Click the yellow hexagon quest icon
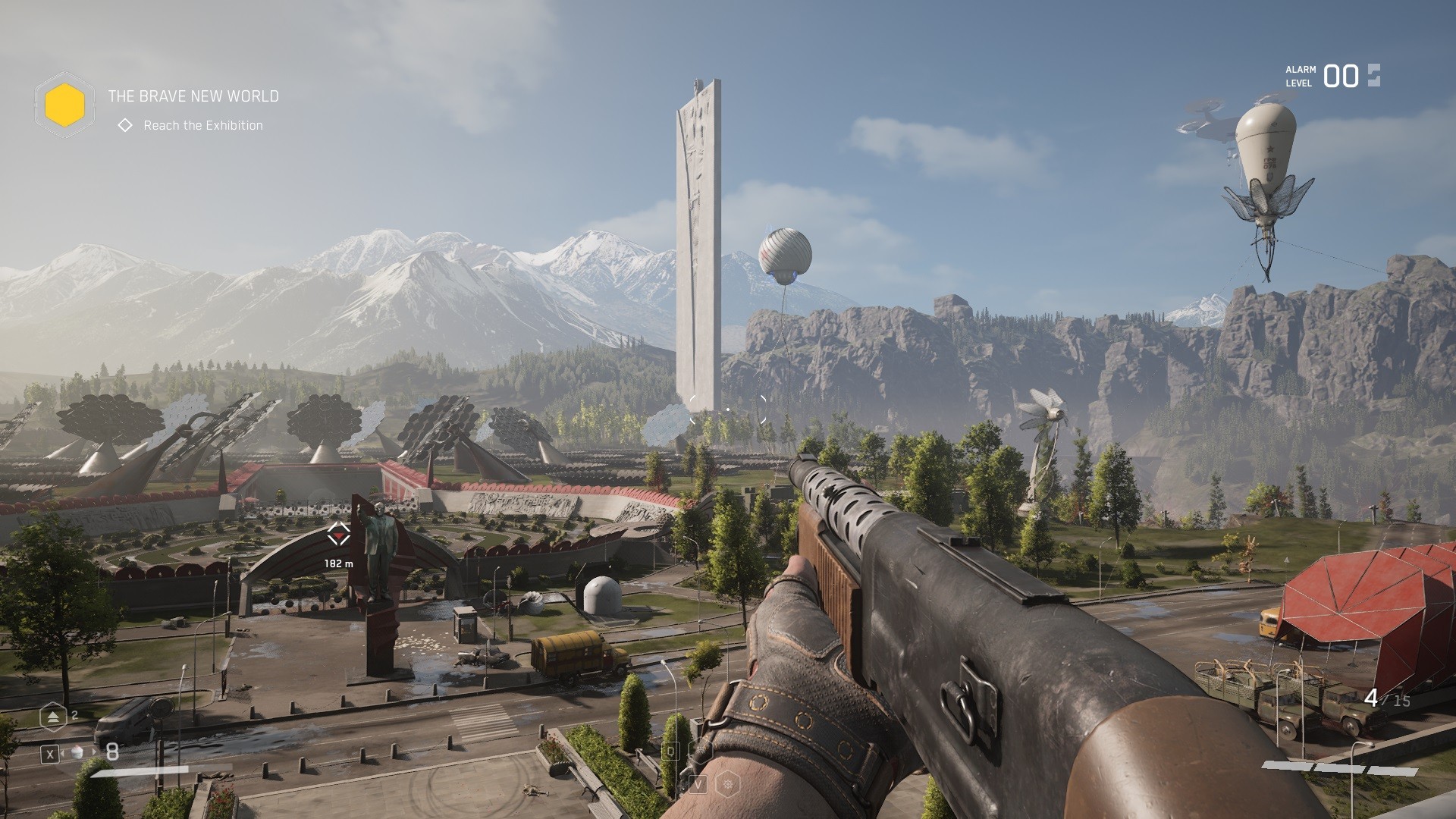 pos(64,105)
